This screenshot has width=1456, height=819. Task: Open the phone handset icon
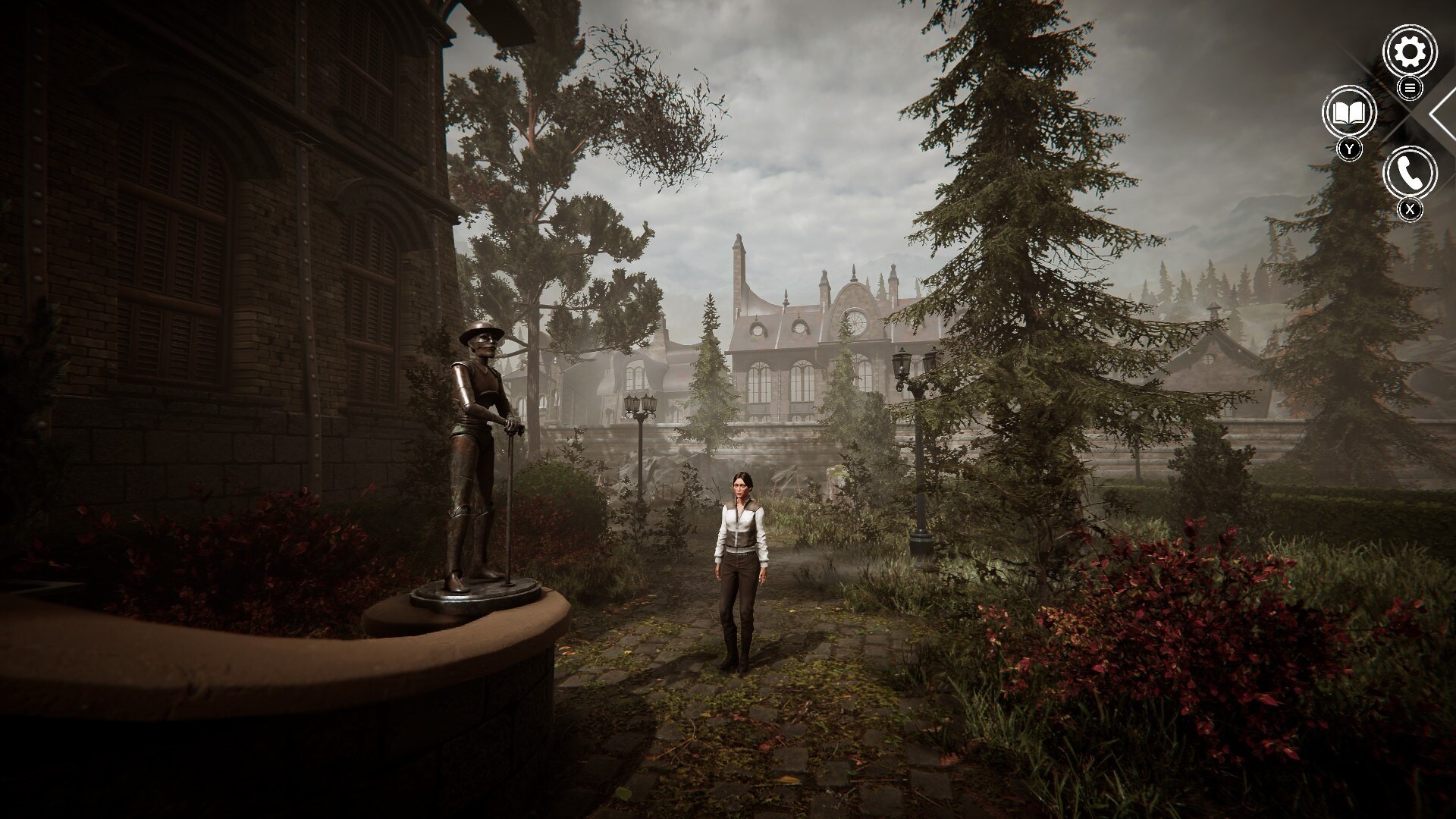click(1410, 174)
